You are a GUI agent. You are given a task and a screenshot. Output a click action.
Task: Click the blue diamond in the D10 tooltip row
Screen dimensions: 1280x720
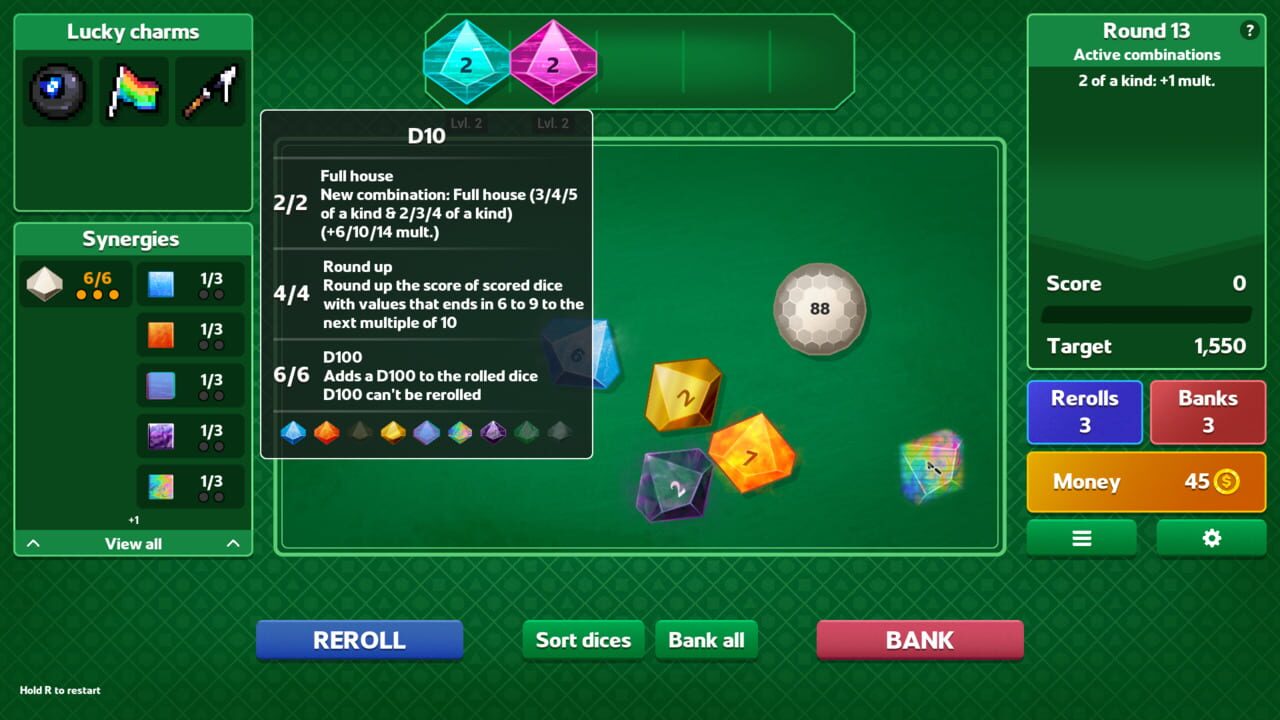(x=294, y=433)
